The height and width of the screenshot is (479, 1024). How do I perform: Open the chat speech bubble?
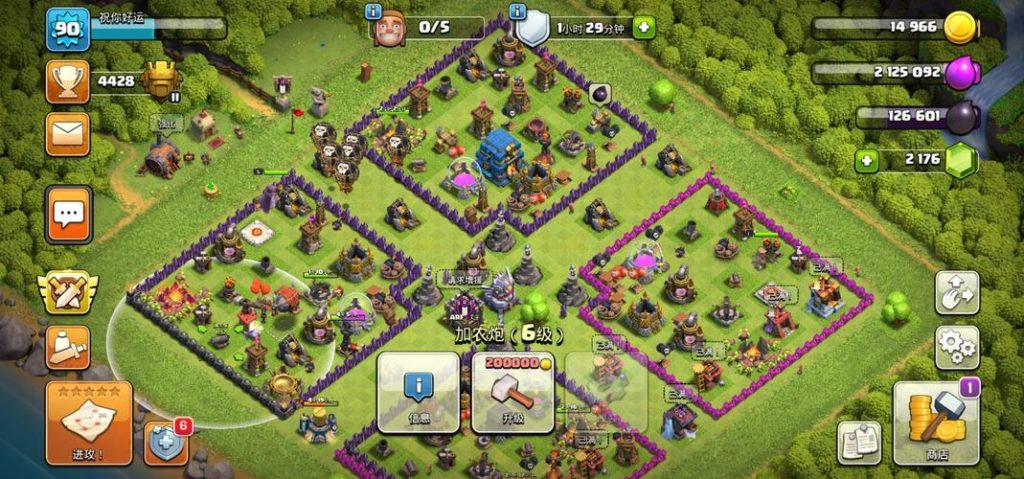pos(68,213)
